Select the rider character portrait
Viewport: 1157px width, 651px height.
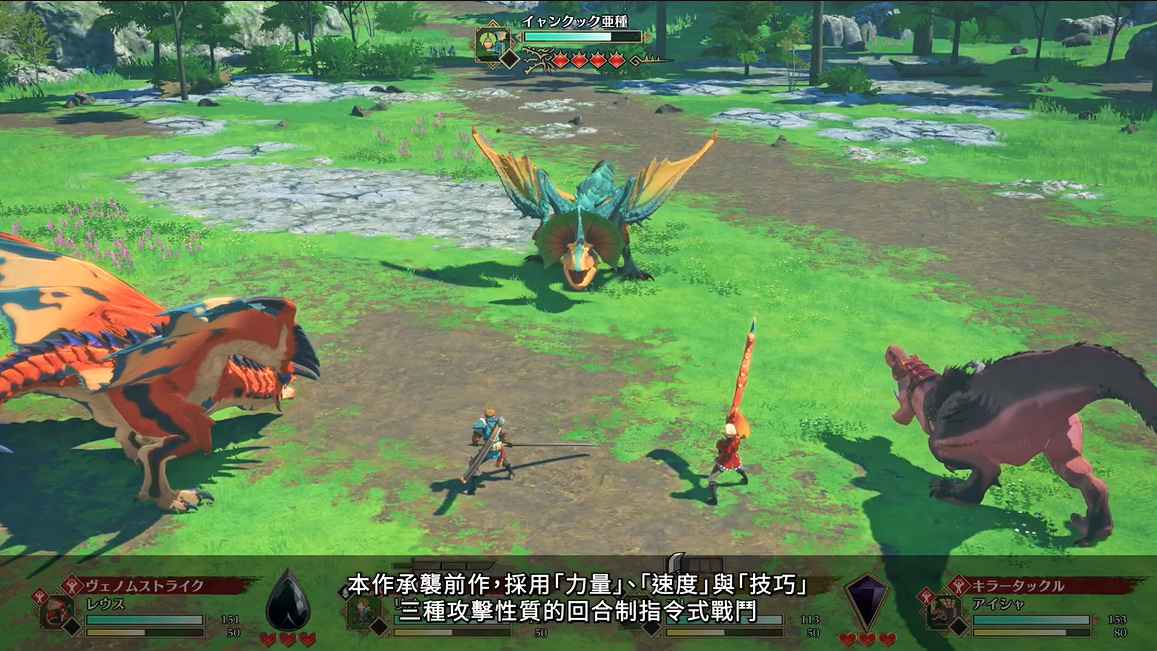click(x=361, y=612)
